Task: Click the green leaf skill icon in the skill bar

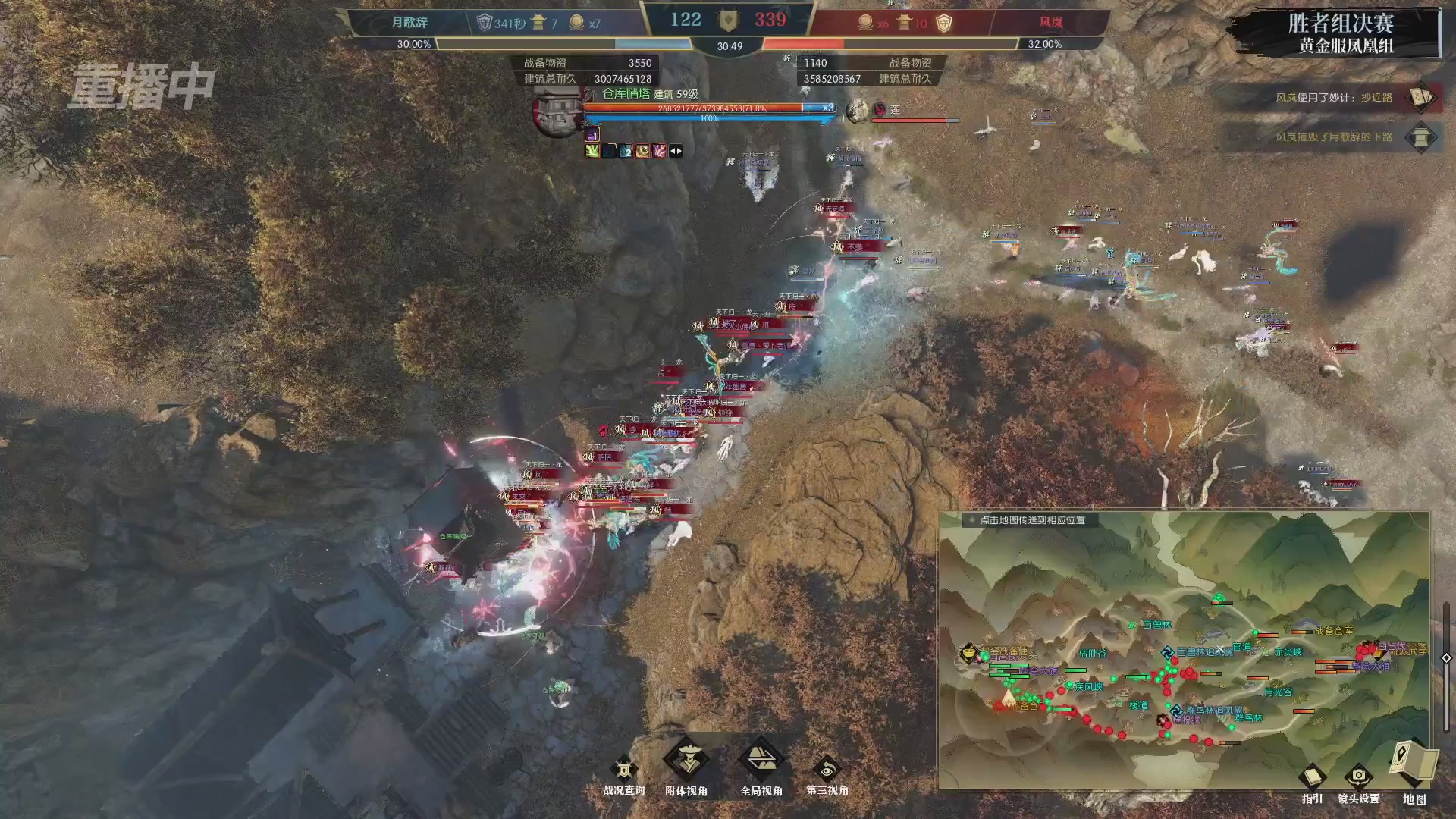Action: point(592,152)
